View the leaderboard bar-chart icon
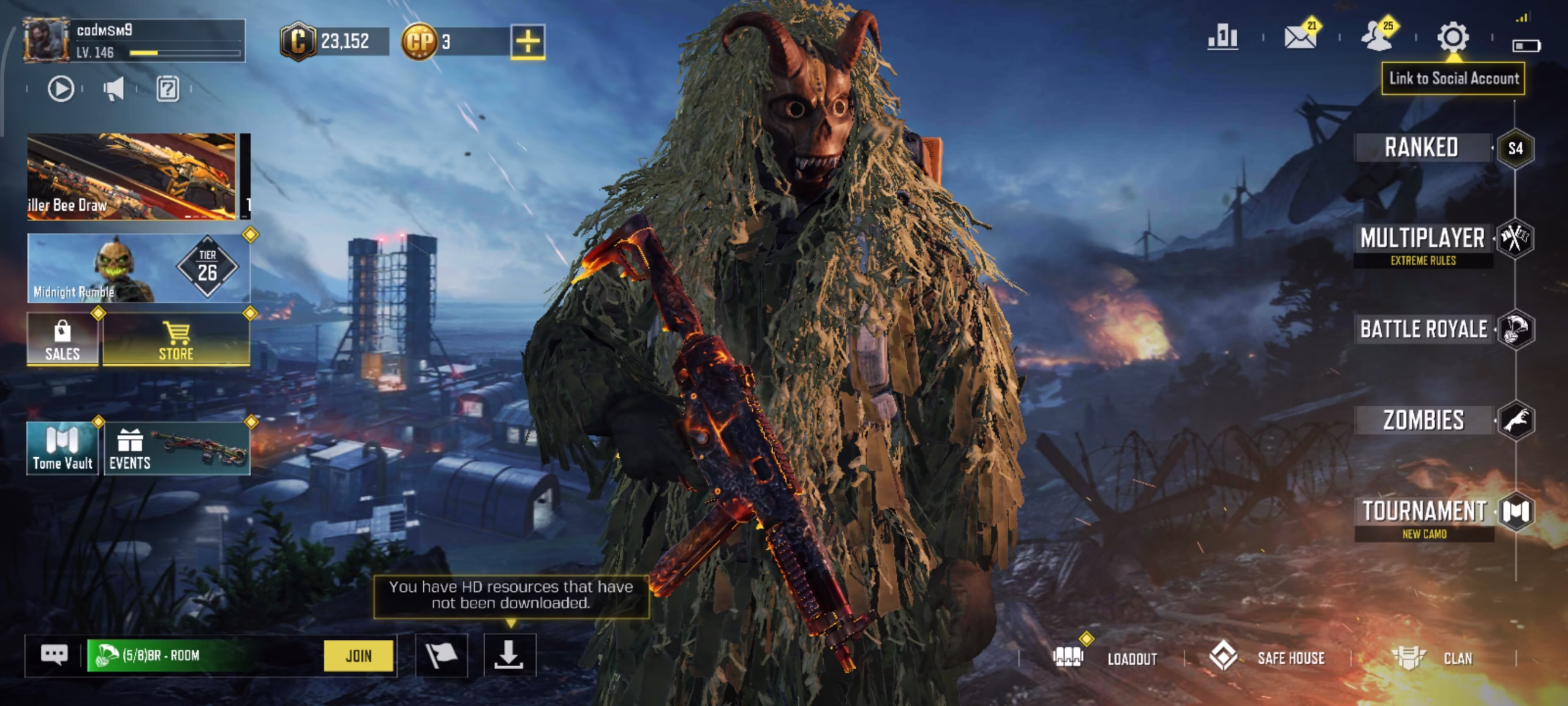The image size is (1568, 706). 1223,38
